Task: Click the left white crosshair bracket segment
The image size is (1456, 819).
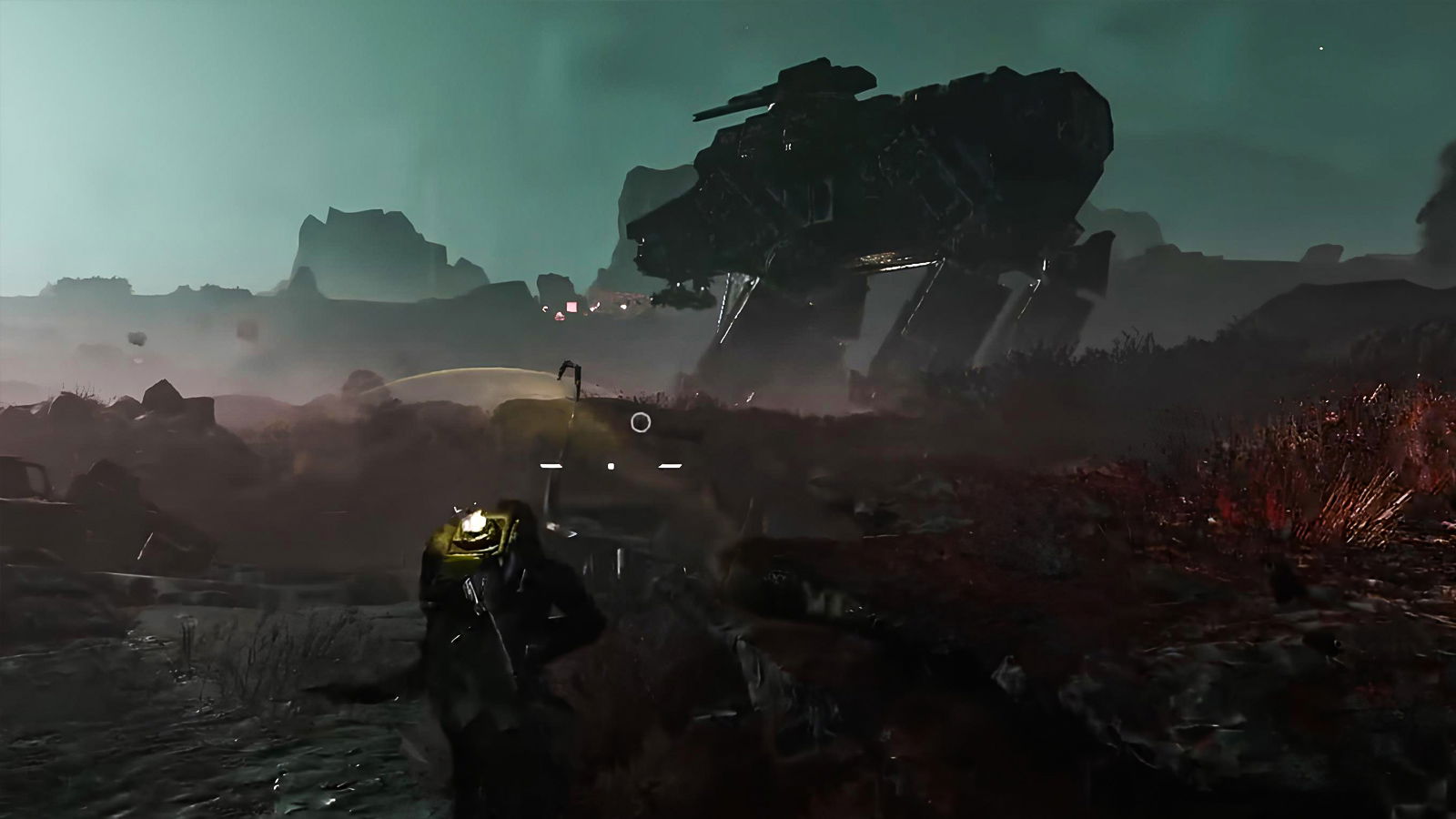Action: 552,464
